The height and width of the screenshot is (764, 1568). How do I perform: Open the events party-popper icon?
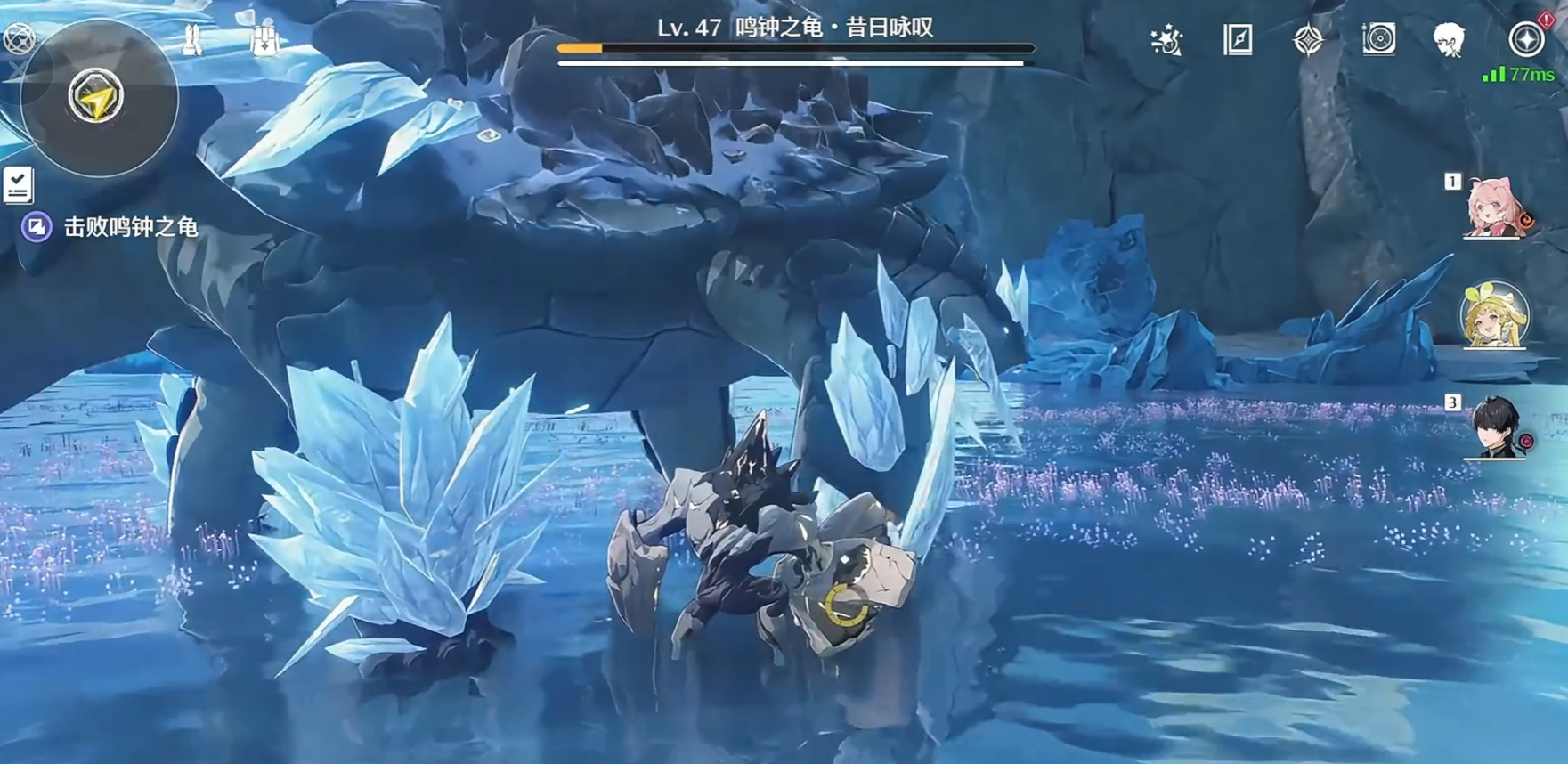click(x=1166, y=40)
